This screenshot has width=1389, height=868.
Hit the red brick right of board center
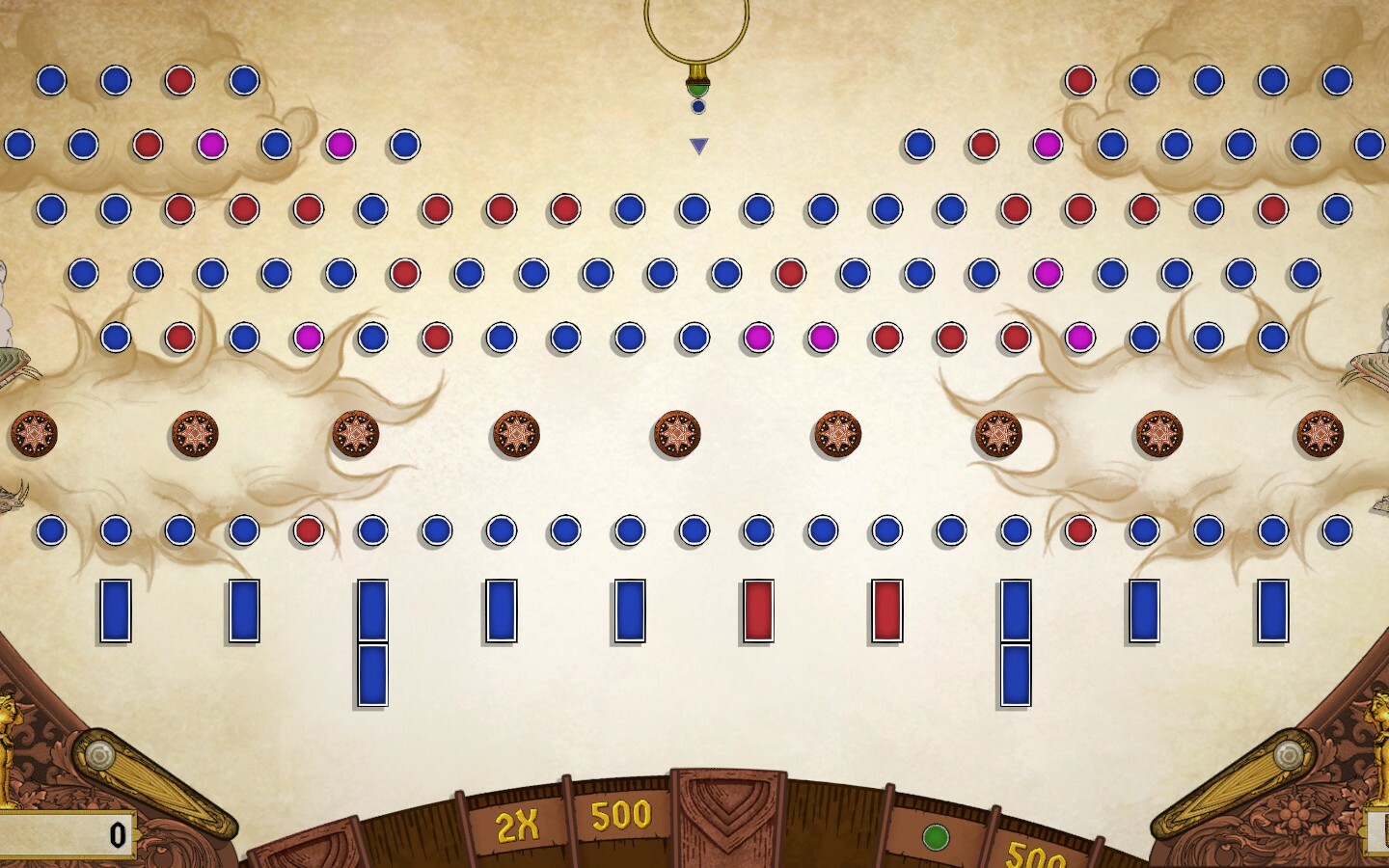(885, 609)
